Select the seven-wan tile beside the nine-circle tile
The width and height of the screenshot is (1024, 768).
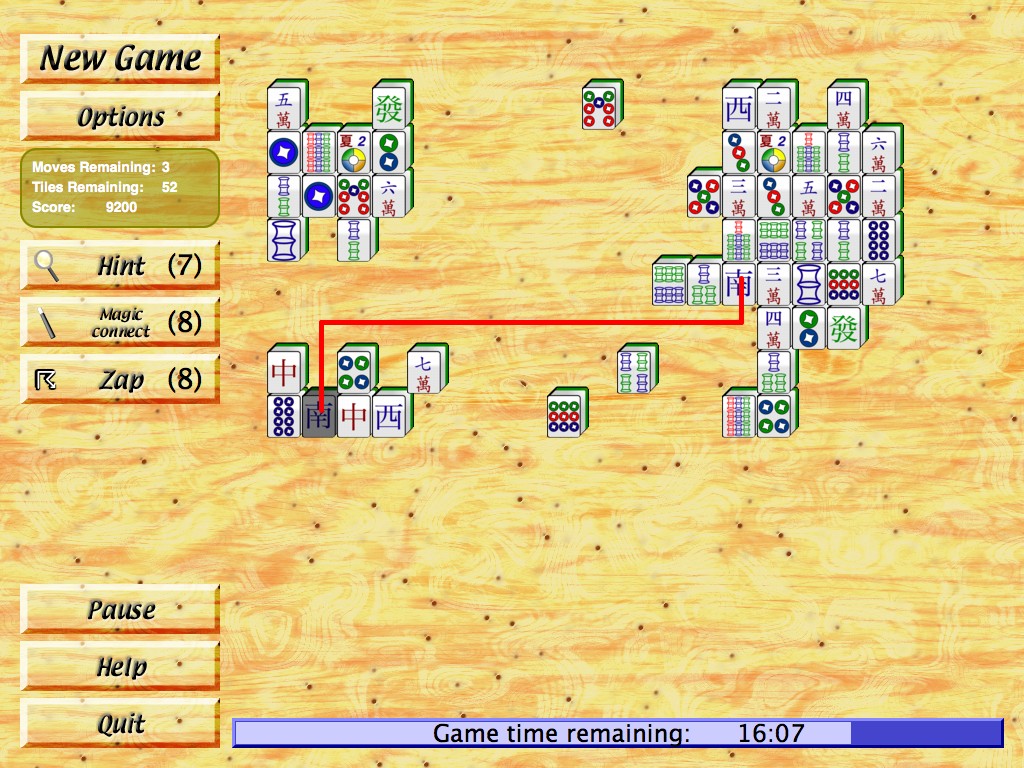point(879,284)
